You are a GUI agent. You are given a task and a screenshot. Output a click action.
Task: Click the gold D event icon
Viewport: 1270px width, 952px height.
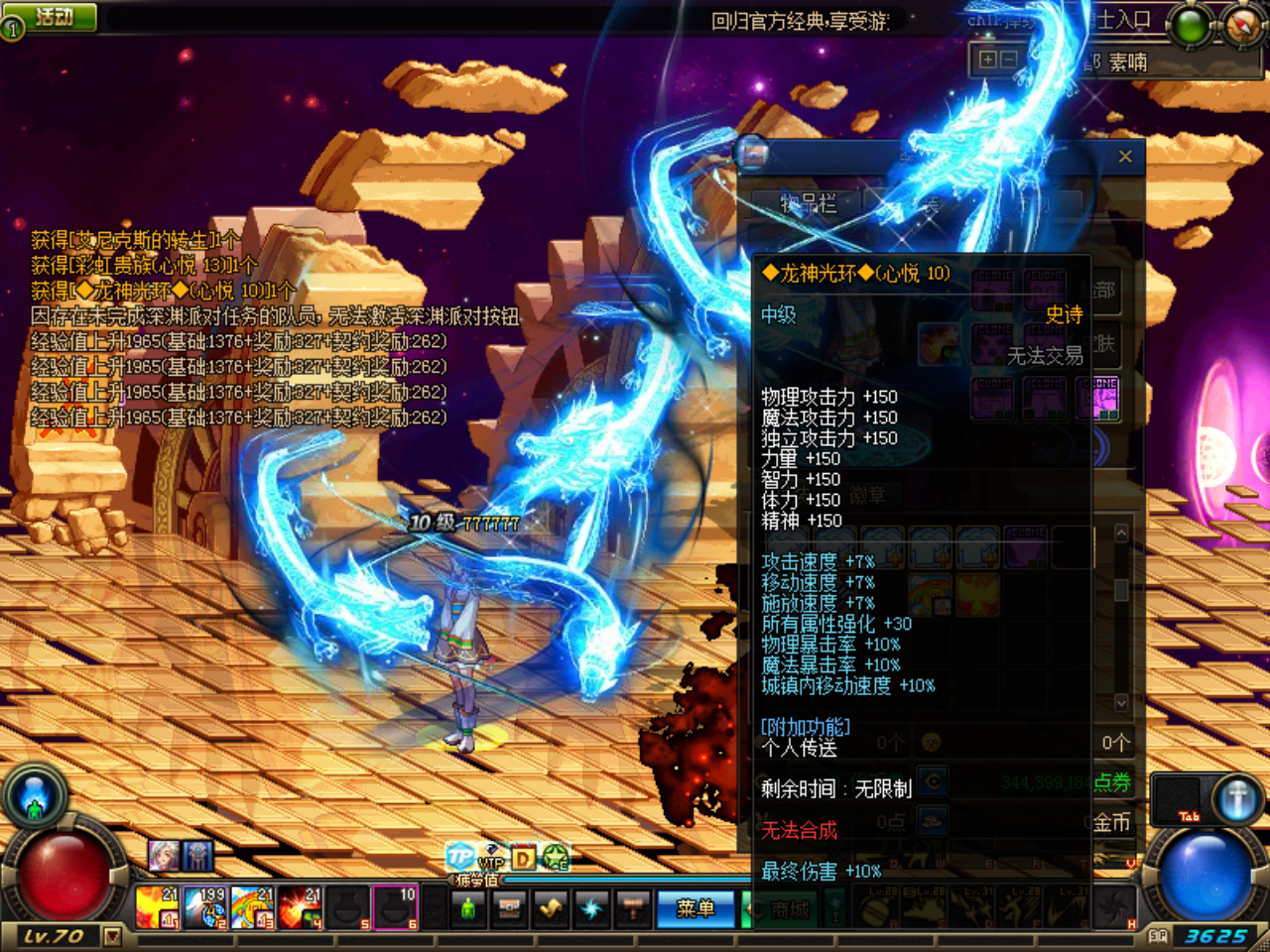tap(523, 856)
